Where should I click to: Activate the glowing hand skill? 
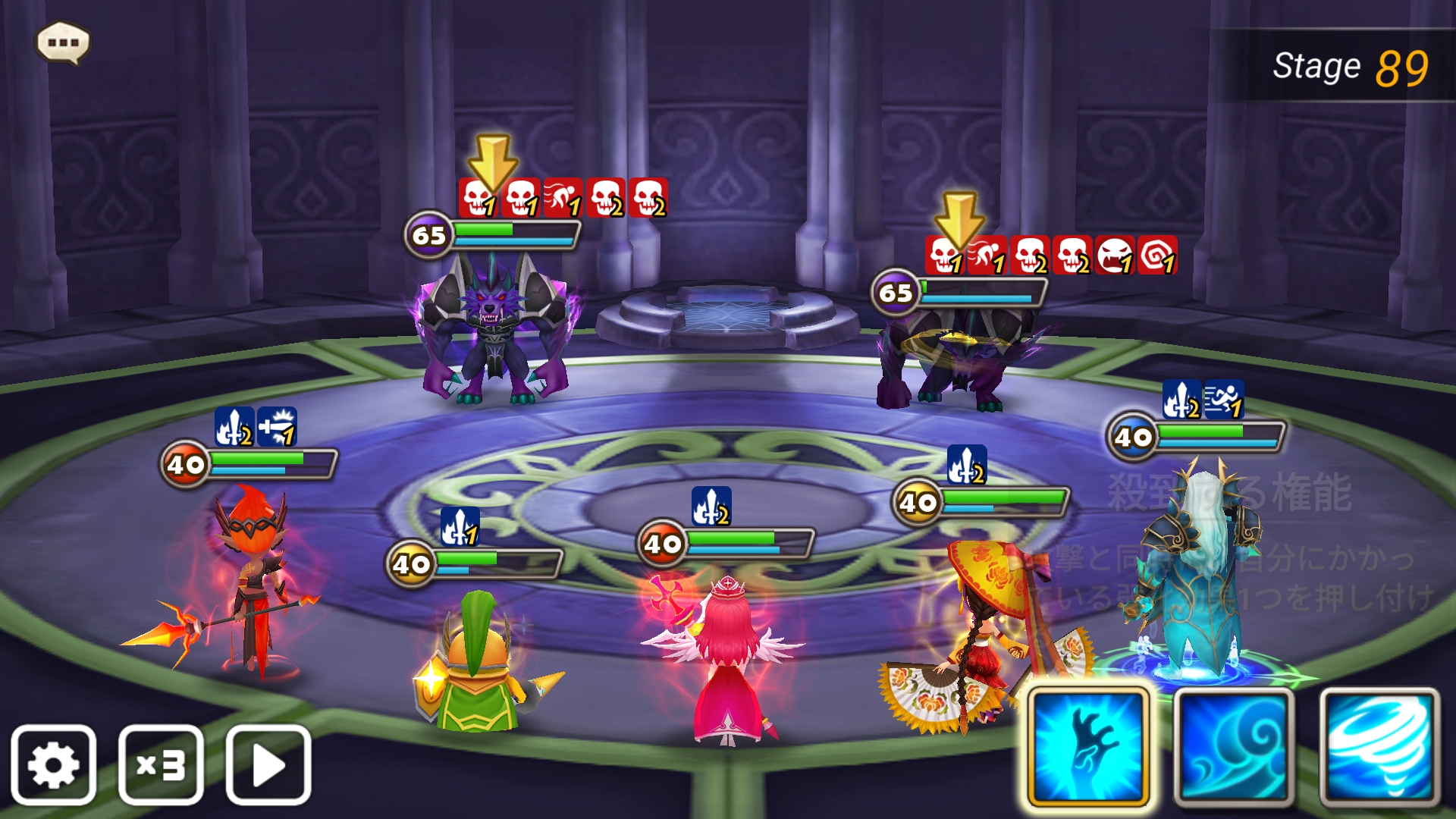tap(1087, 747)
